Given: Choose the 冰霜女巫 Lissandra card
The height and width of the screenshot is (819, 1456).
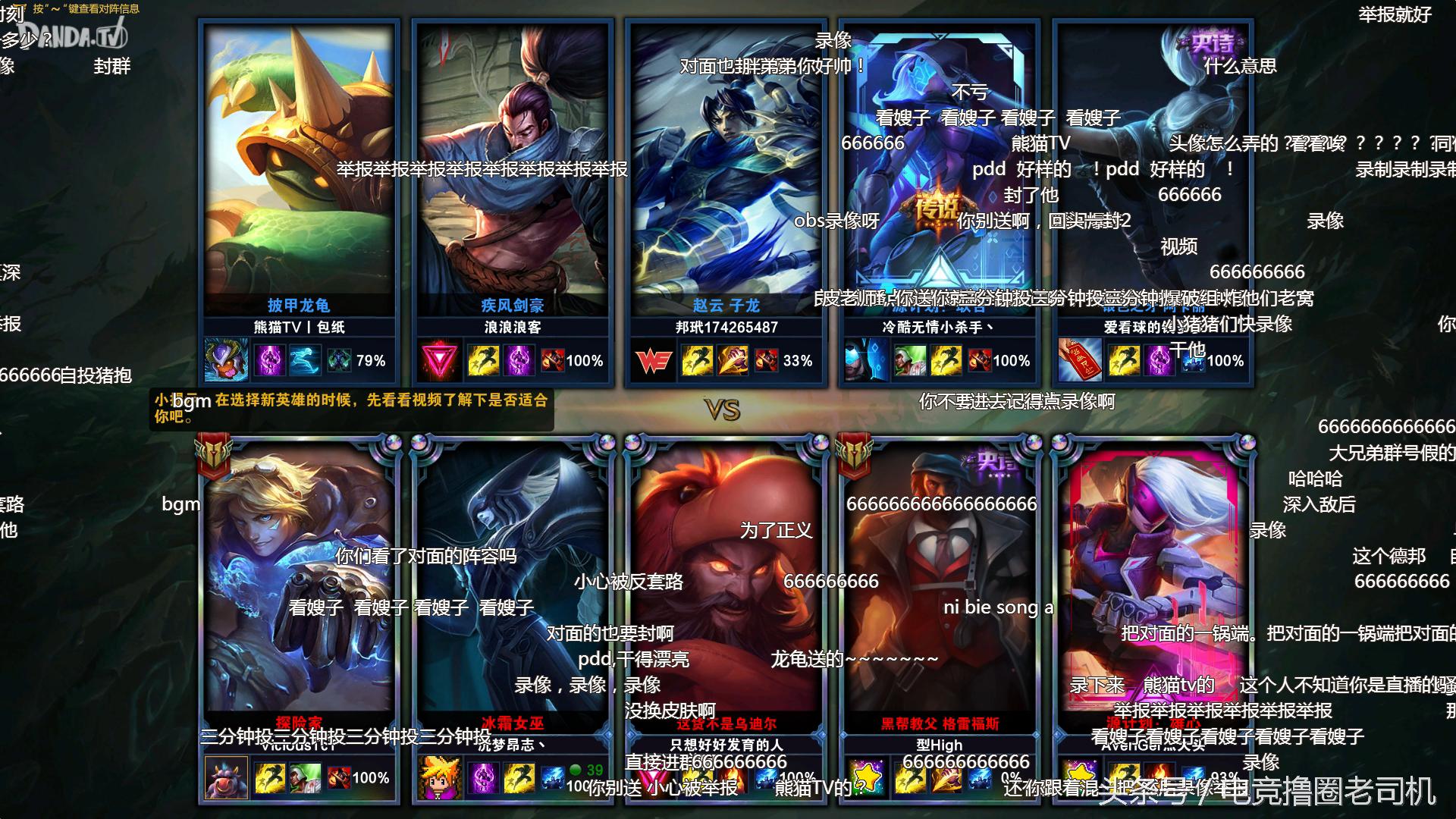Looking at the screenshot, I should [x=513, y=576].
